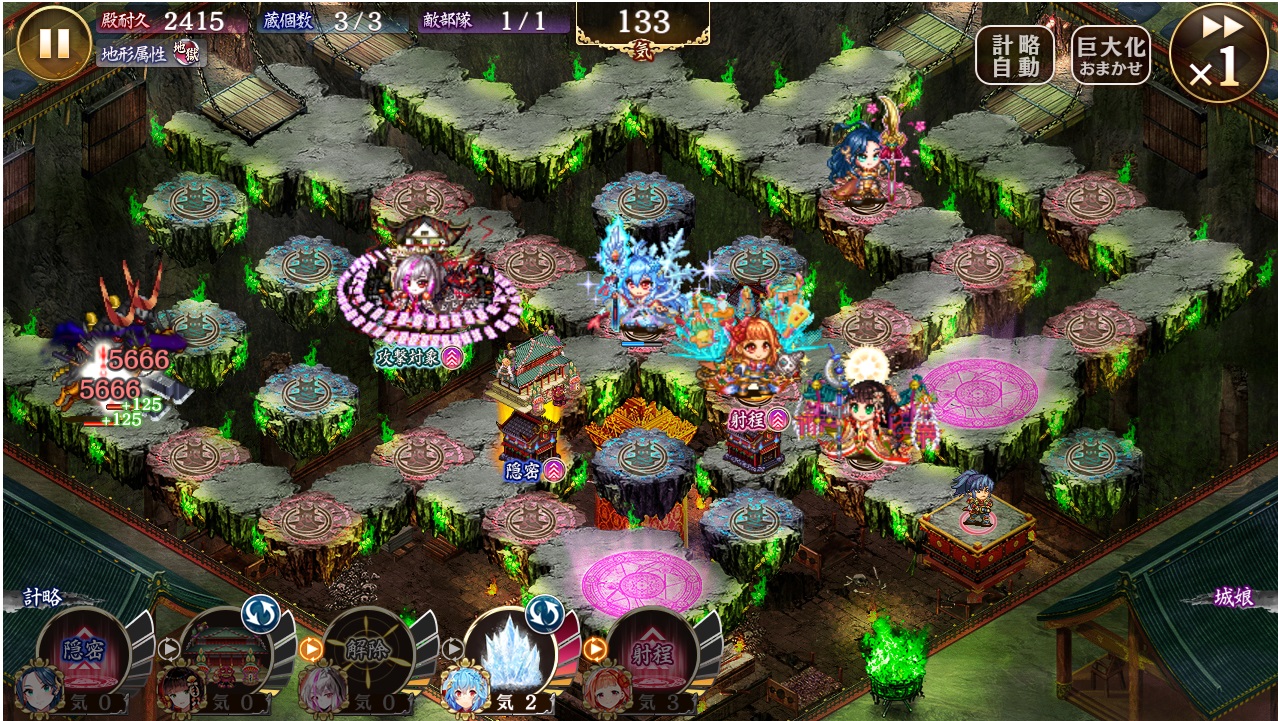
Task: Toggle the 巨大化おまかせ auto-enlarge button
Action: [x=1110, y=55]
